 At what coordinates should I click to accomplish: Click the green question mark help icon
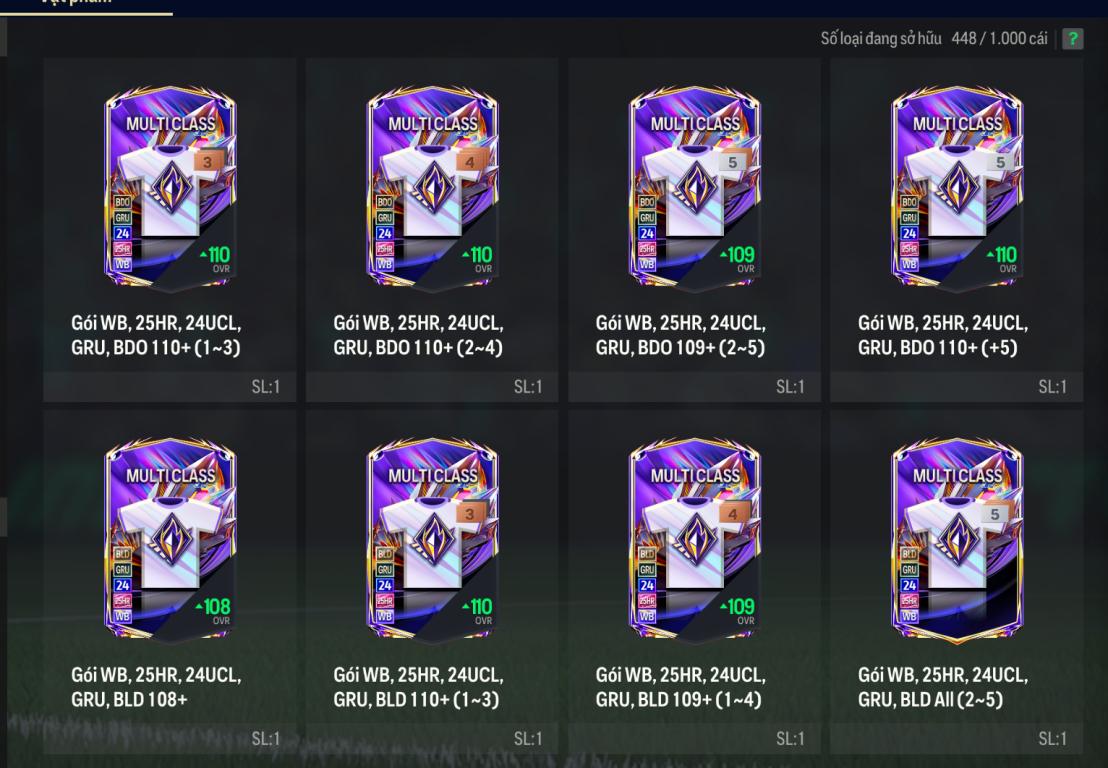1073,39
